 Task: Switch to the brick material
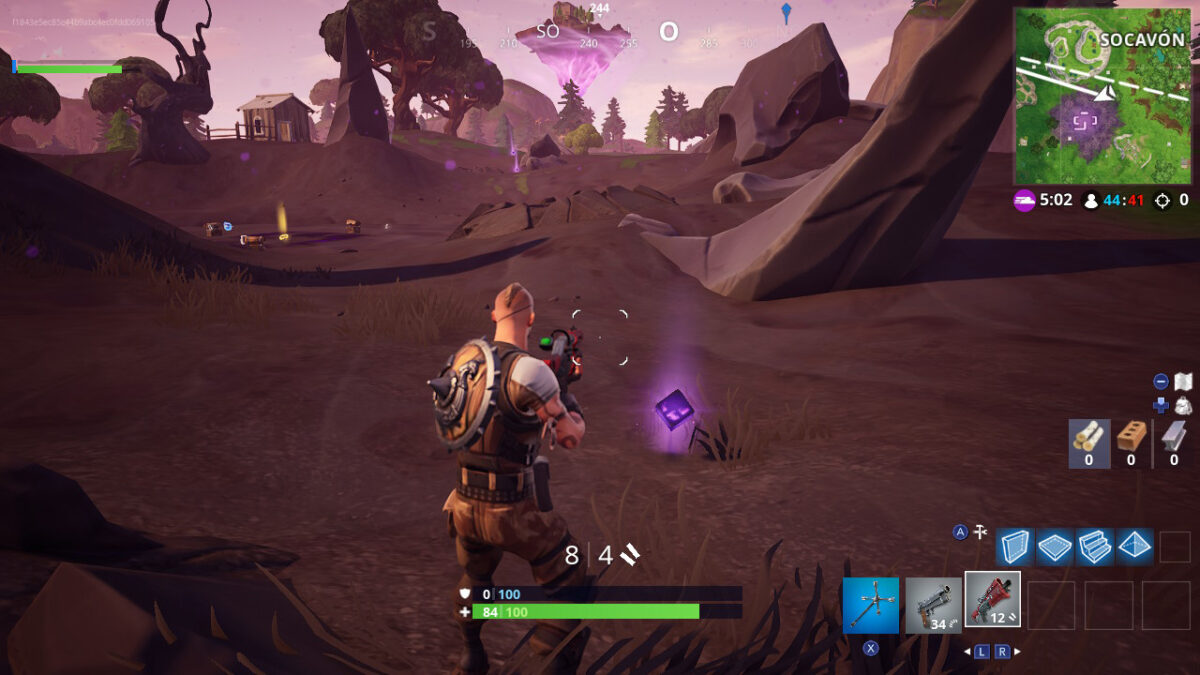(x=1131, y=442)
